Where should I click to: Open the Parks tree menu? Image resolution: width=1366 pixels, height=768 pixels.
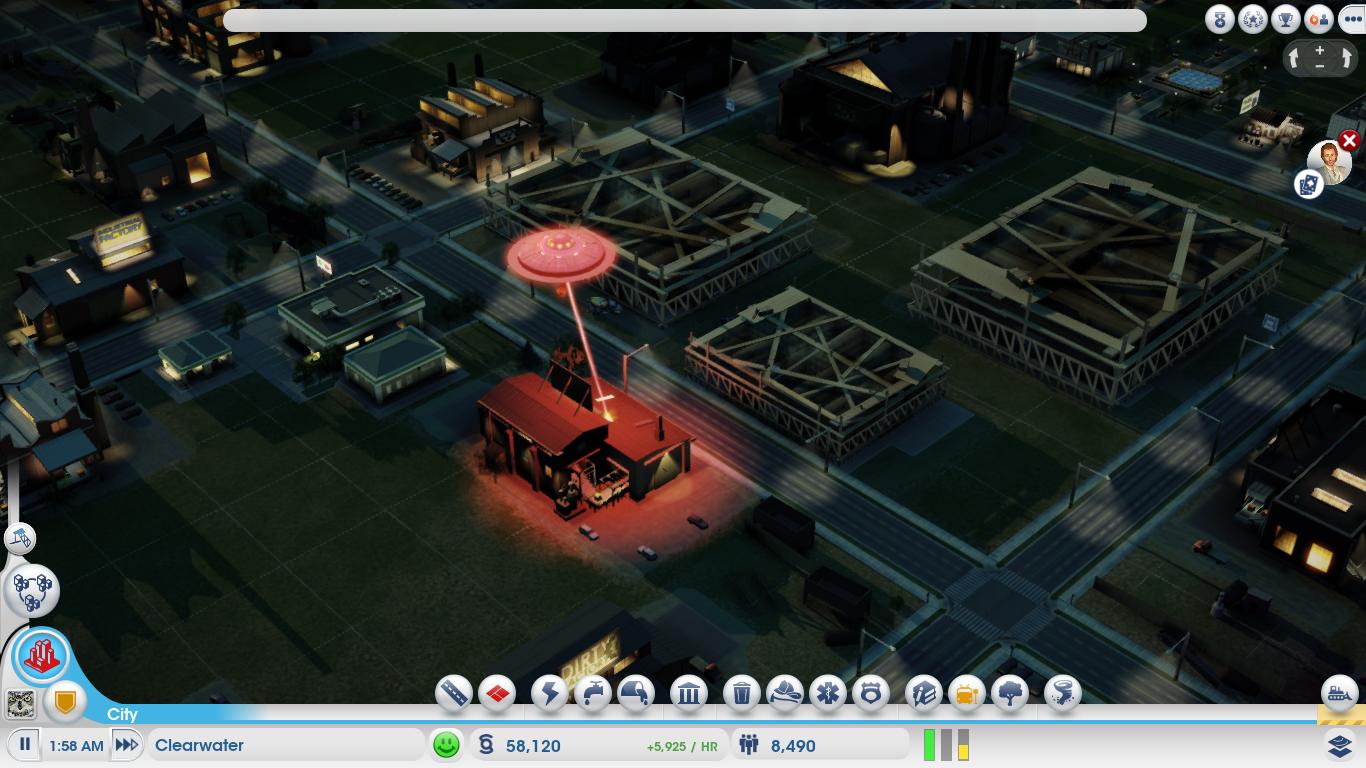coord(1010,692)
